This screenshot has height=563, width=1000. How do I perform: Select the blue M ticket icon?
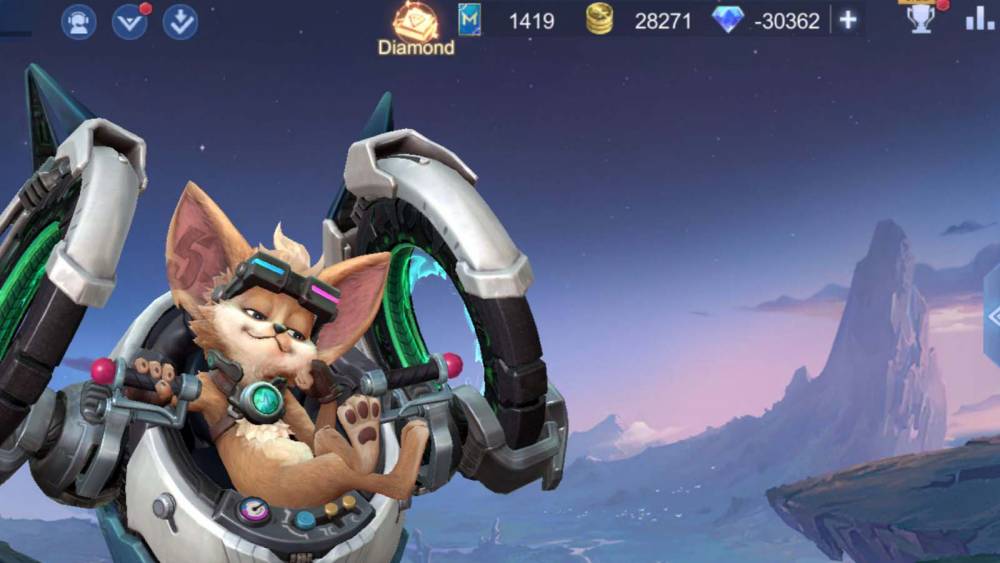[x=469, y=19]
